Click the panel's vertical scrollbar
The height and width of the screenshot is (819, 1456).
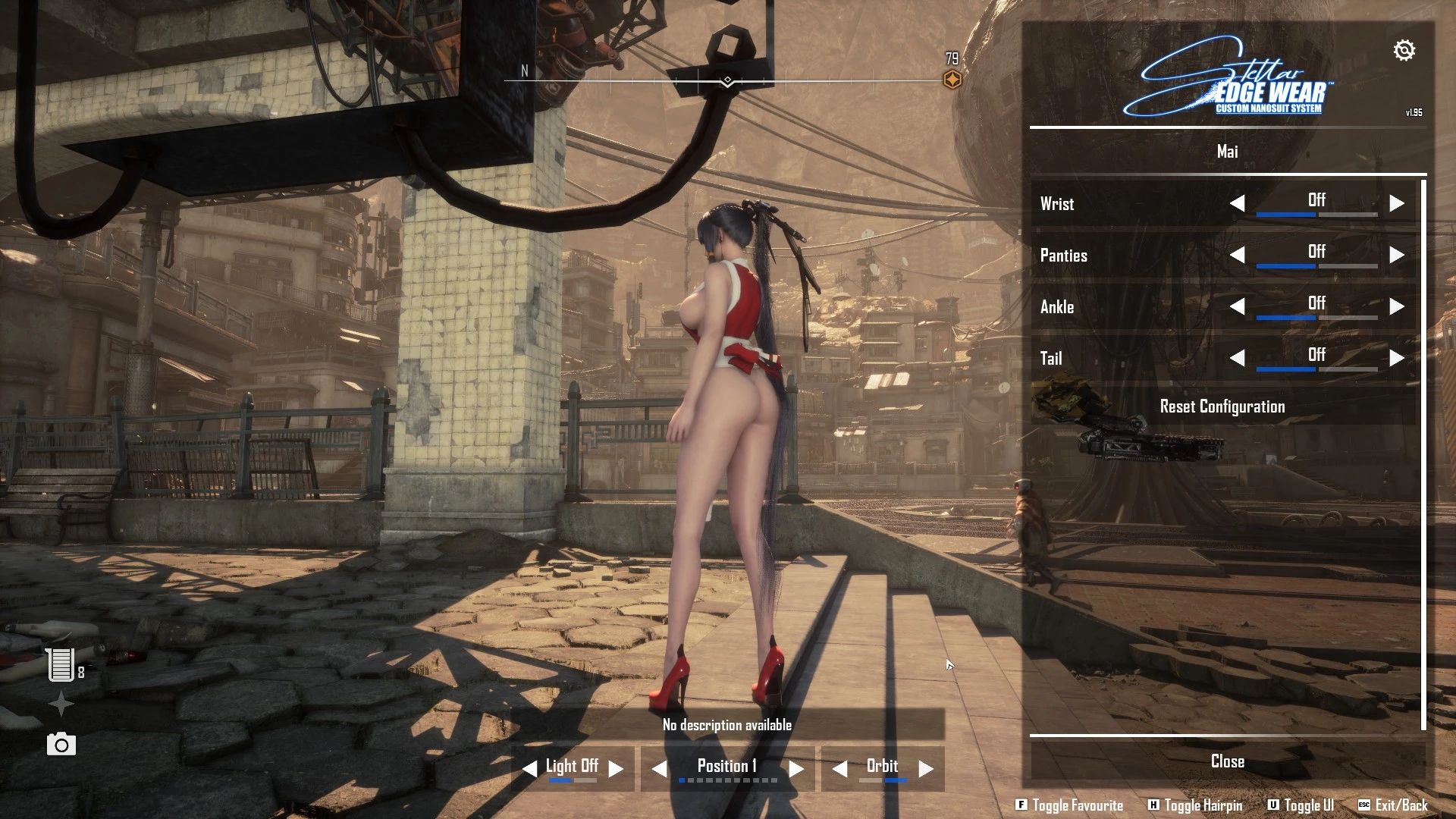(x=1423, y=455)
